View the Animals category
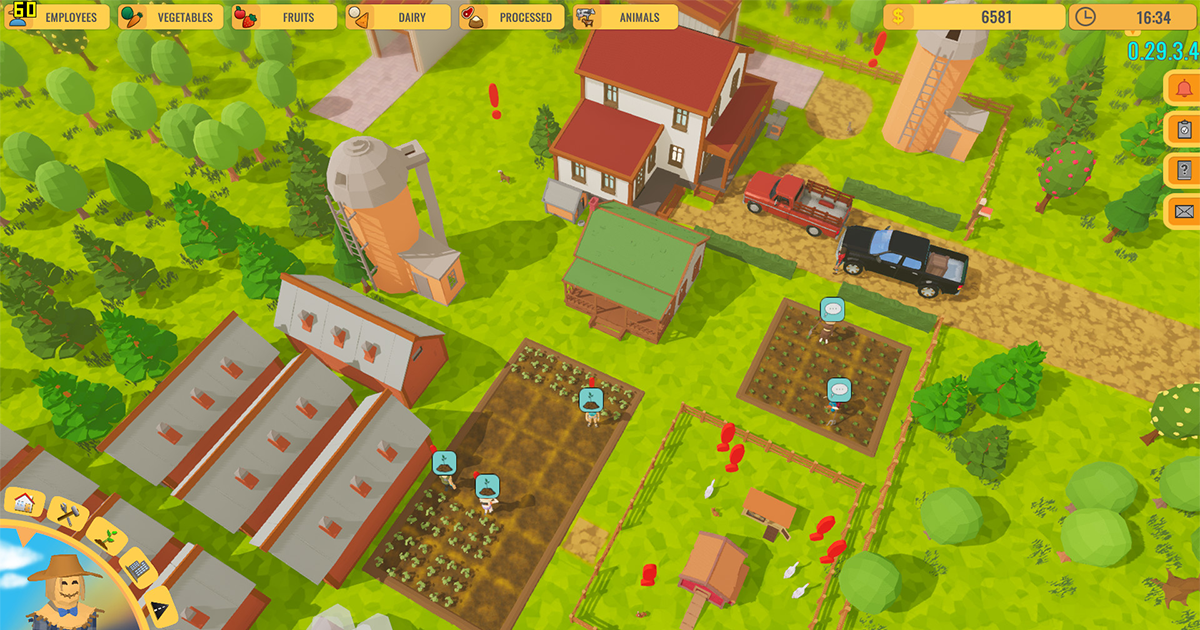1200x630 pixels. [x=626, y=17]
